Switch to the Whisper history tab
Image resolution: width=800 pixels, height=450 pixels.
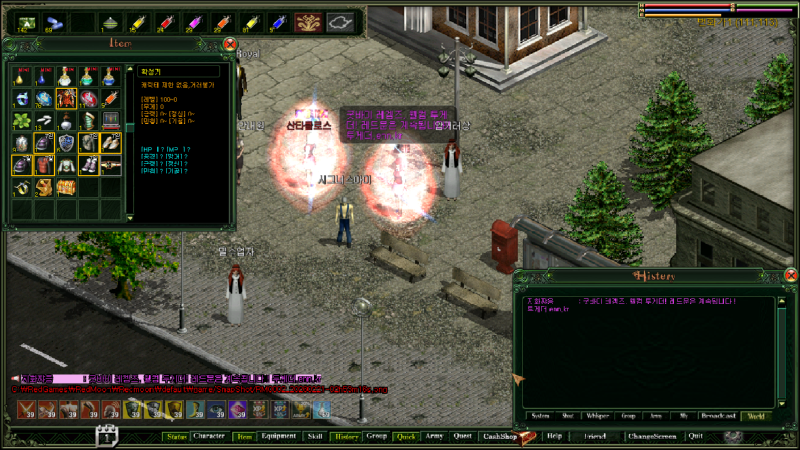(x=599, y=415)
